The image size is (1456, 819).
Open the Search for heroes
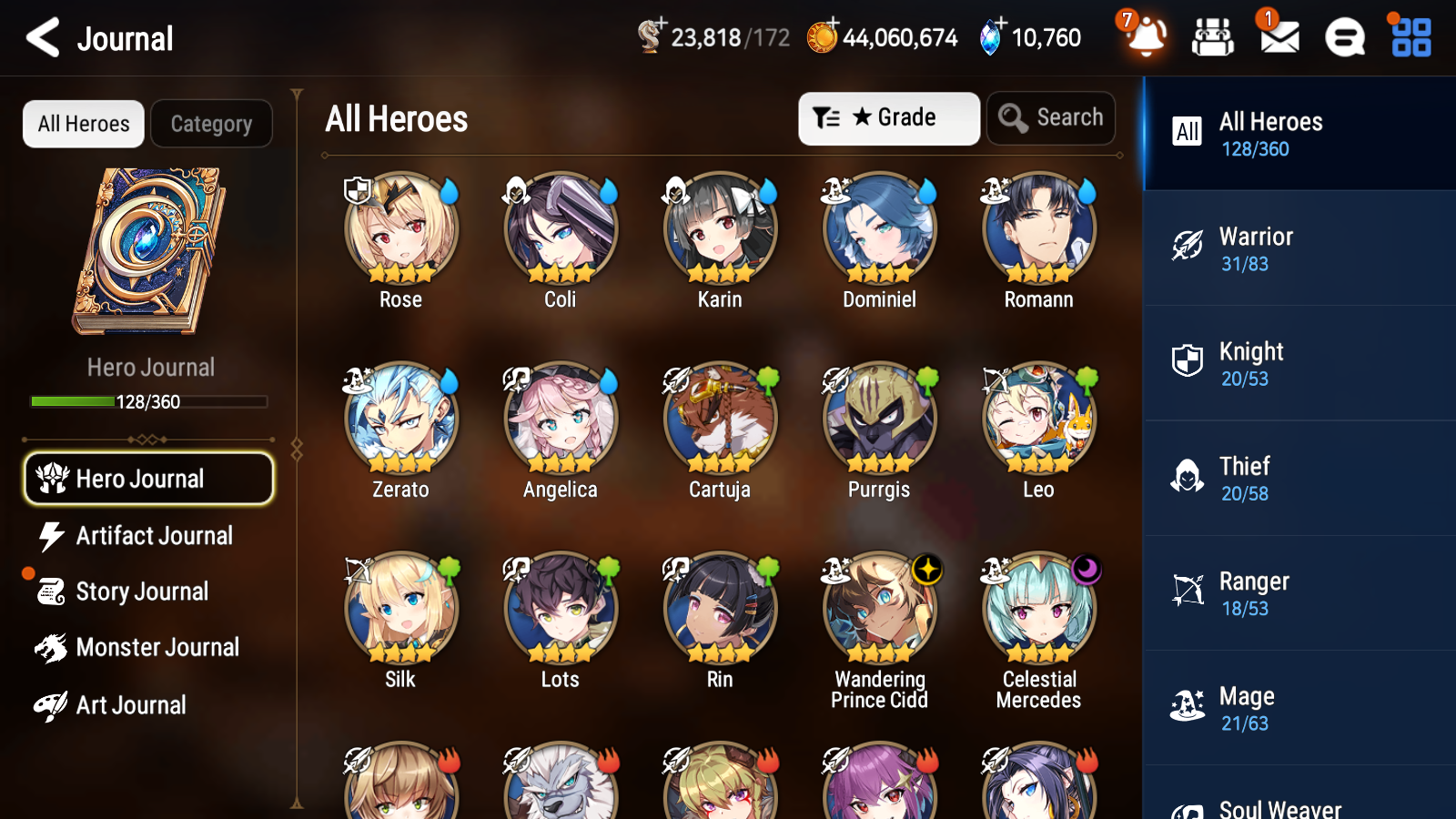tap(1051, 117)
